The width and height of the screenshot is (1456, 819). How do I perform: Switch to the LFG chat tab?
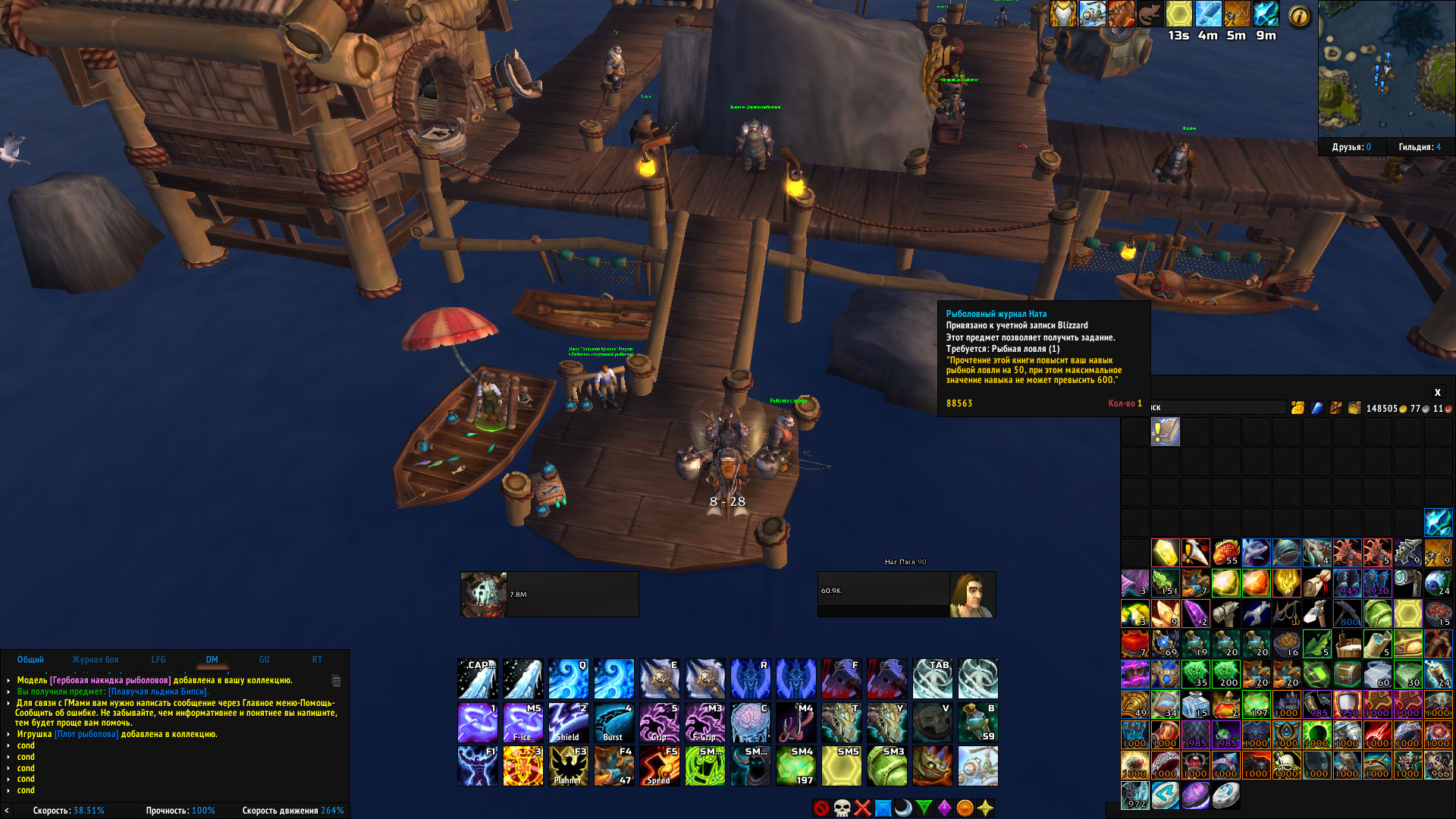[x=158, y=660]
